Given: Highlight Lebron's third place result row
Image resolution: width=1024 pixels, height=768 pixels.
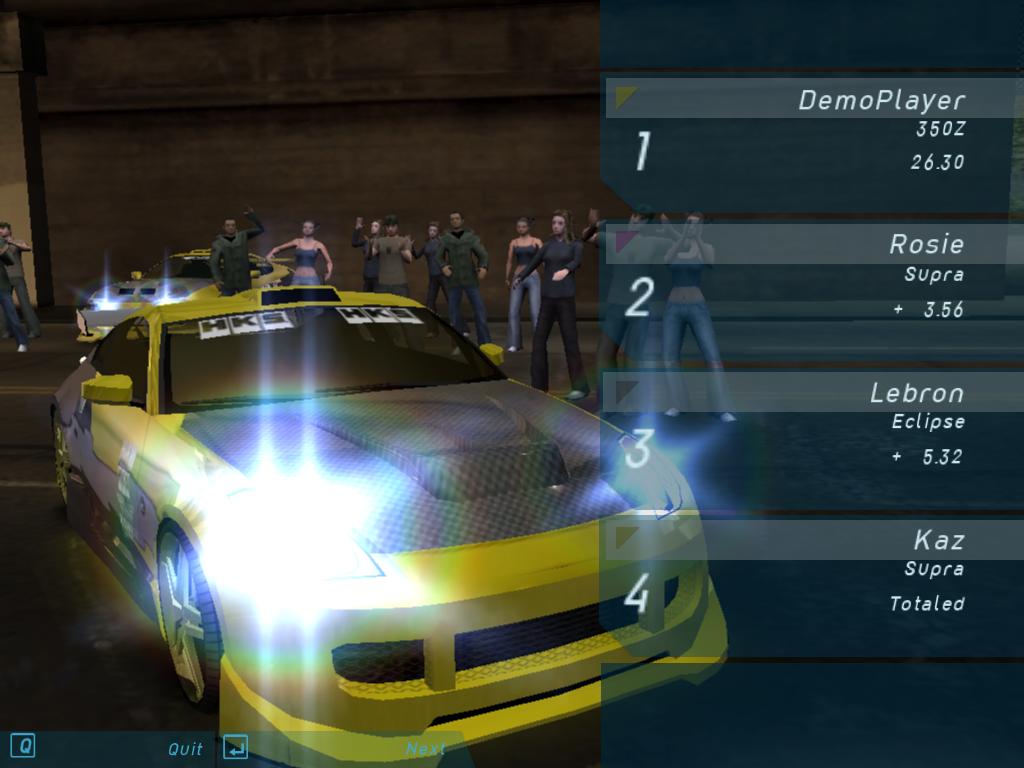Looking at the screenshot, I should [x=810, y=430].
